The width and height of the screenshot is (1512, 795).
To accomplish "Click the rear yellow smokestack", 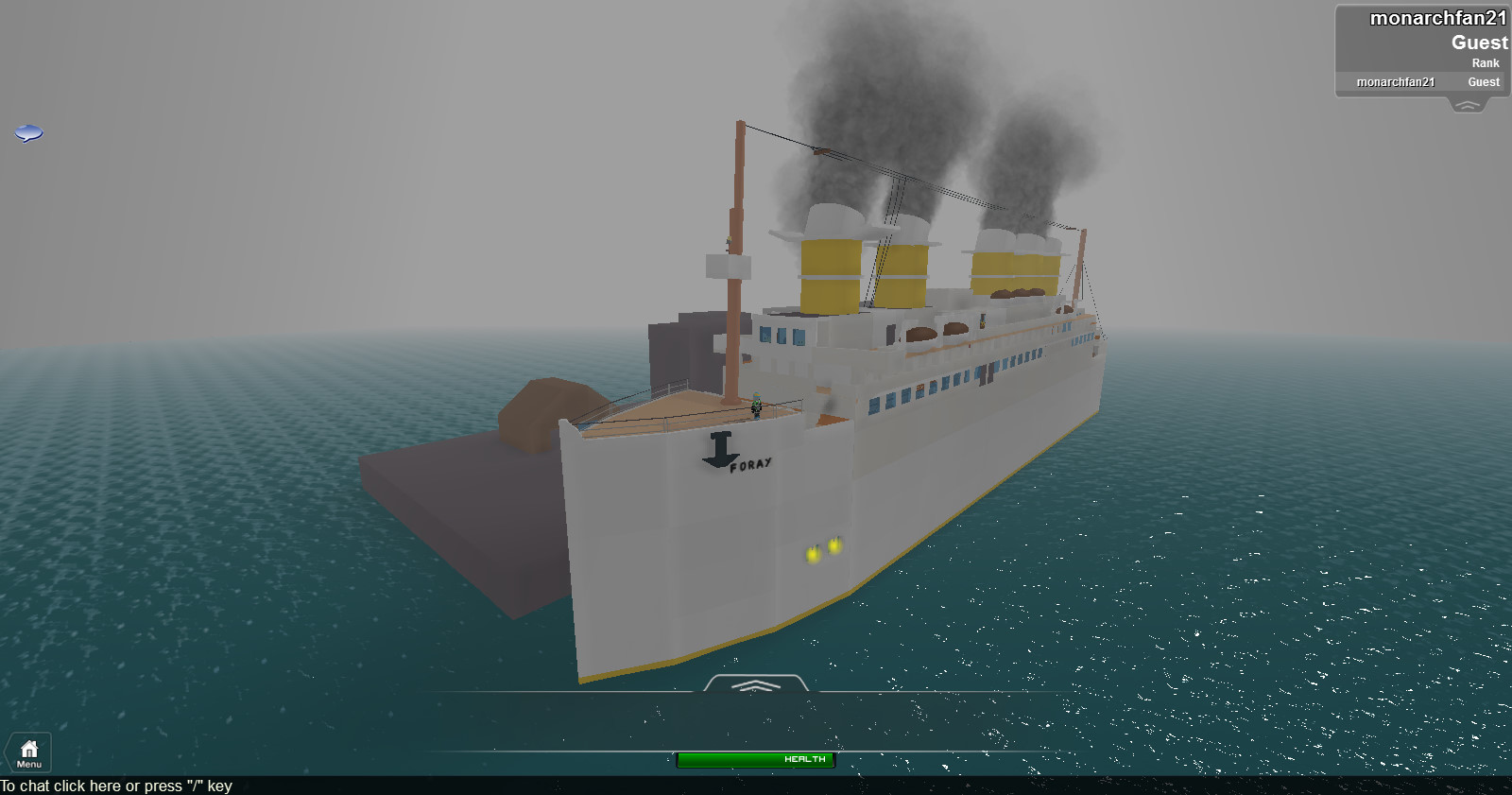I will tap(1016, 269).
